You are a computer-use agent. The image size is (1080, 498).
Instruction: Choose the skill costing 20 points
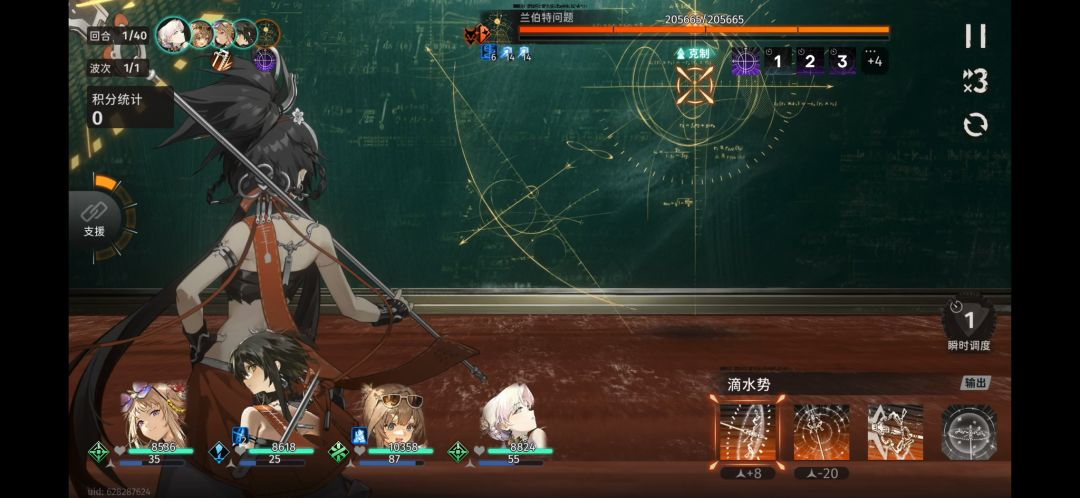click(821, 432)
